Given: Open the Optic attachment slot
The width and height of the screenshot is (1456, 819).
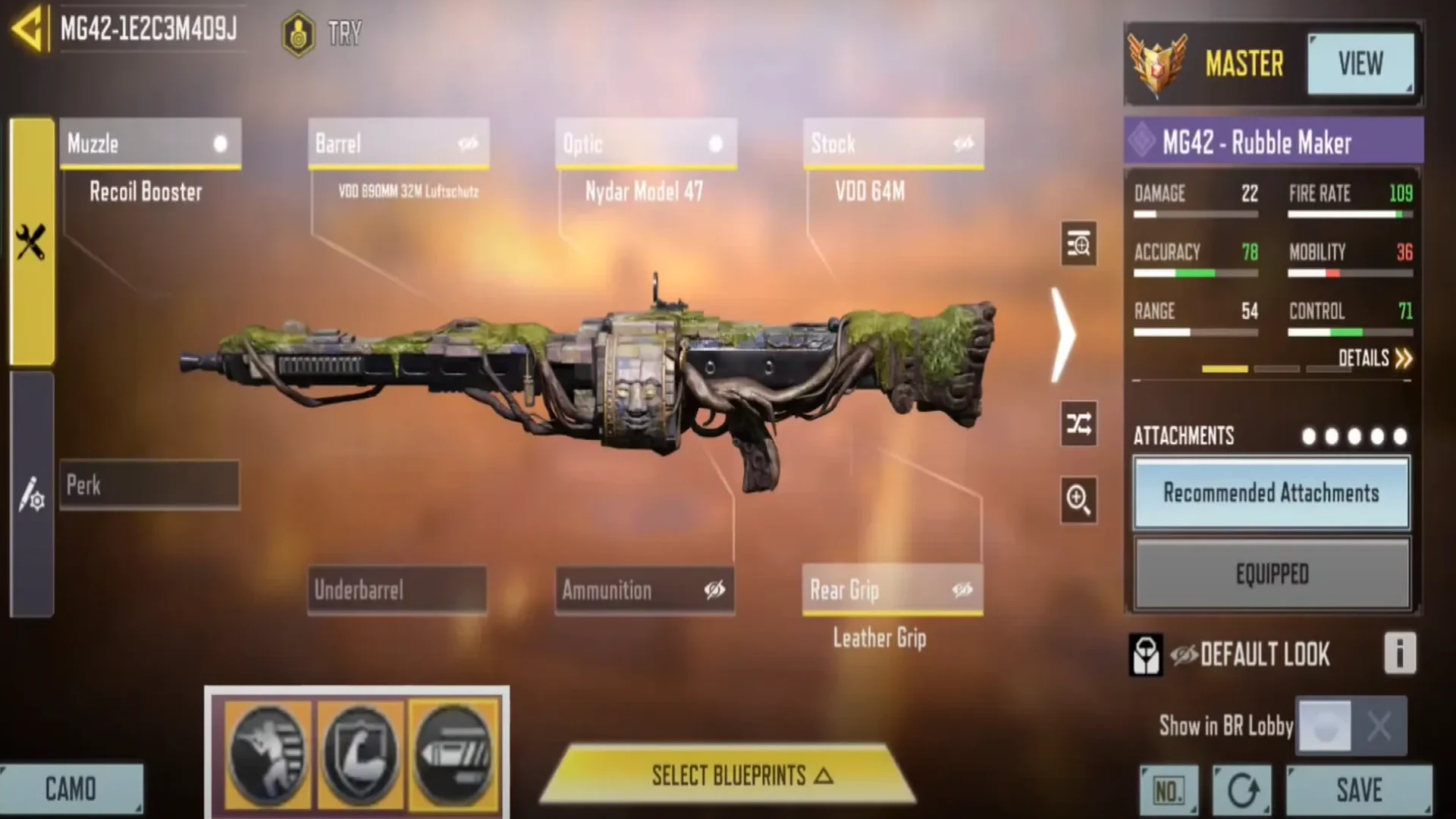Looking at the screenshot, I should click(x=645, y=143).
